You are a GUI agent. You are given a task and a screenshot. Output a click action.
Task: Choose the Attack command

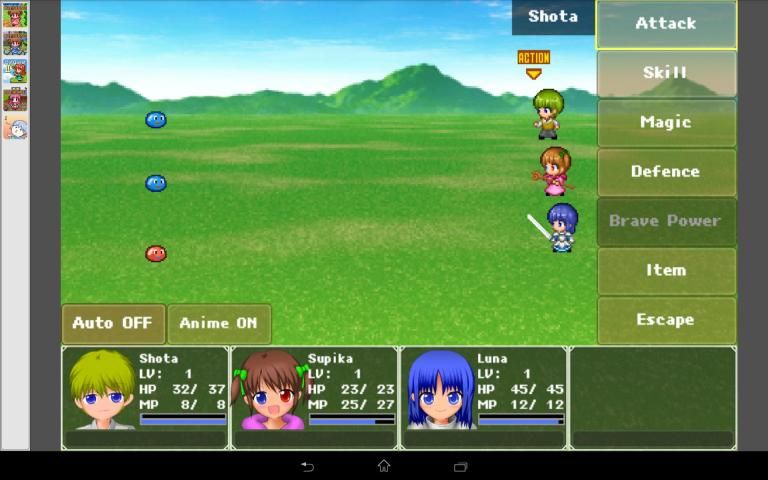point(666,24)
